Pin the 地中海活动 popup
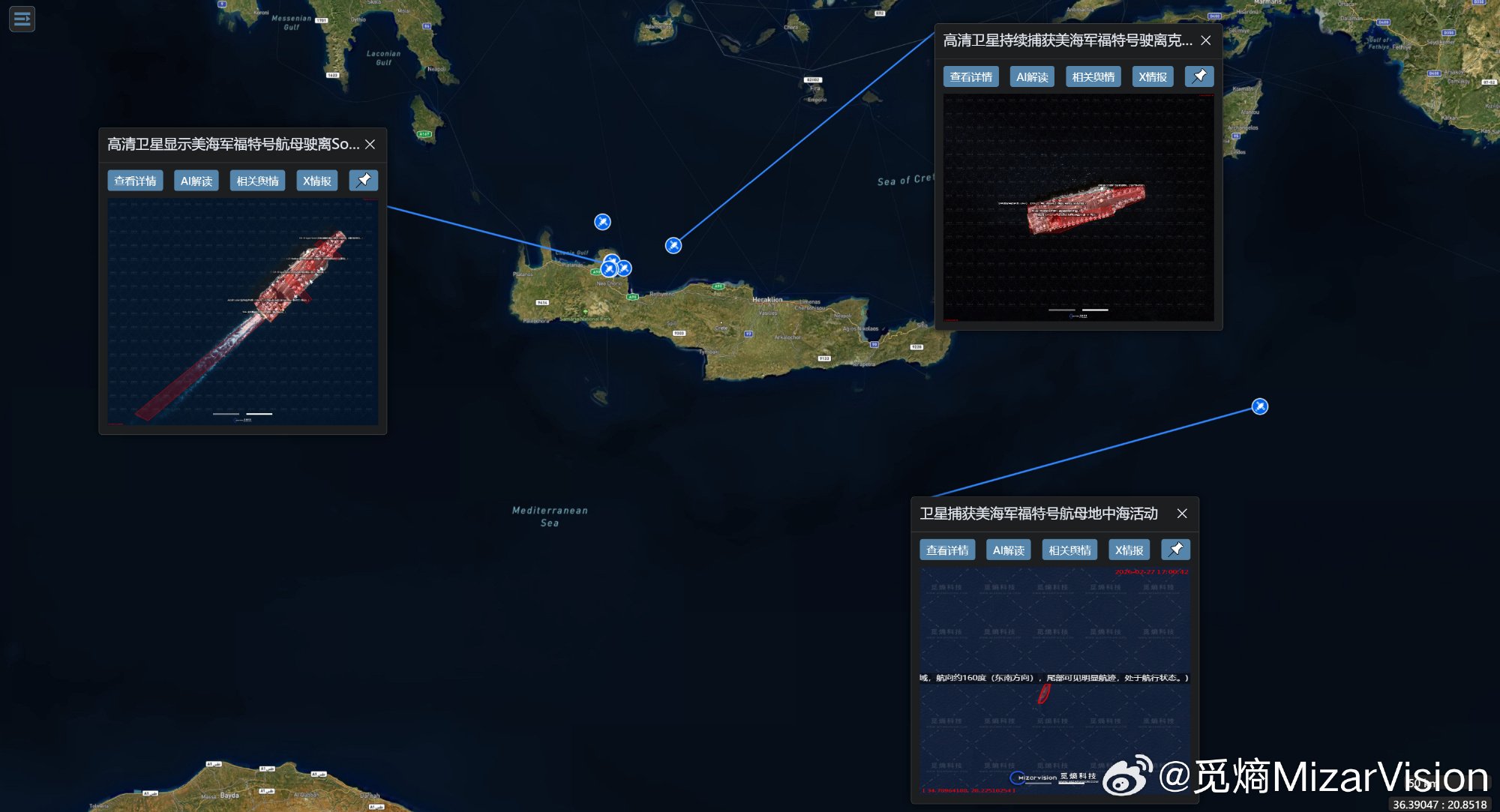Screen dimensions: 1500x812 pos(1175,550)
